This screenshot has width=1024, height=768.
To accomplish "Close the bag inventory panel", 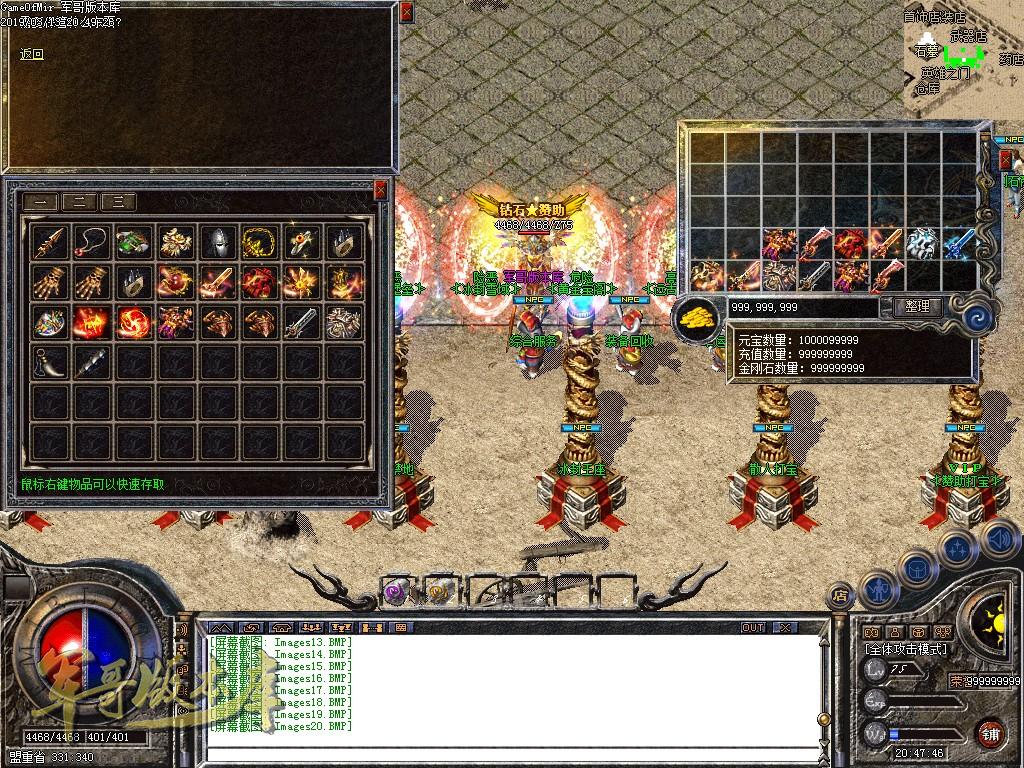I will coord(1006,160).
